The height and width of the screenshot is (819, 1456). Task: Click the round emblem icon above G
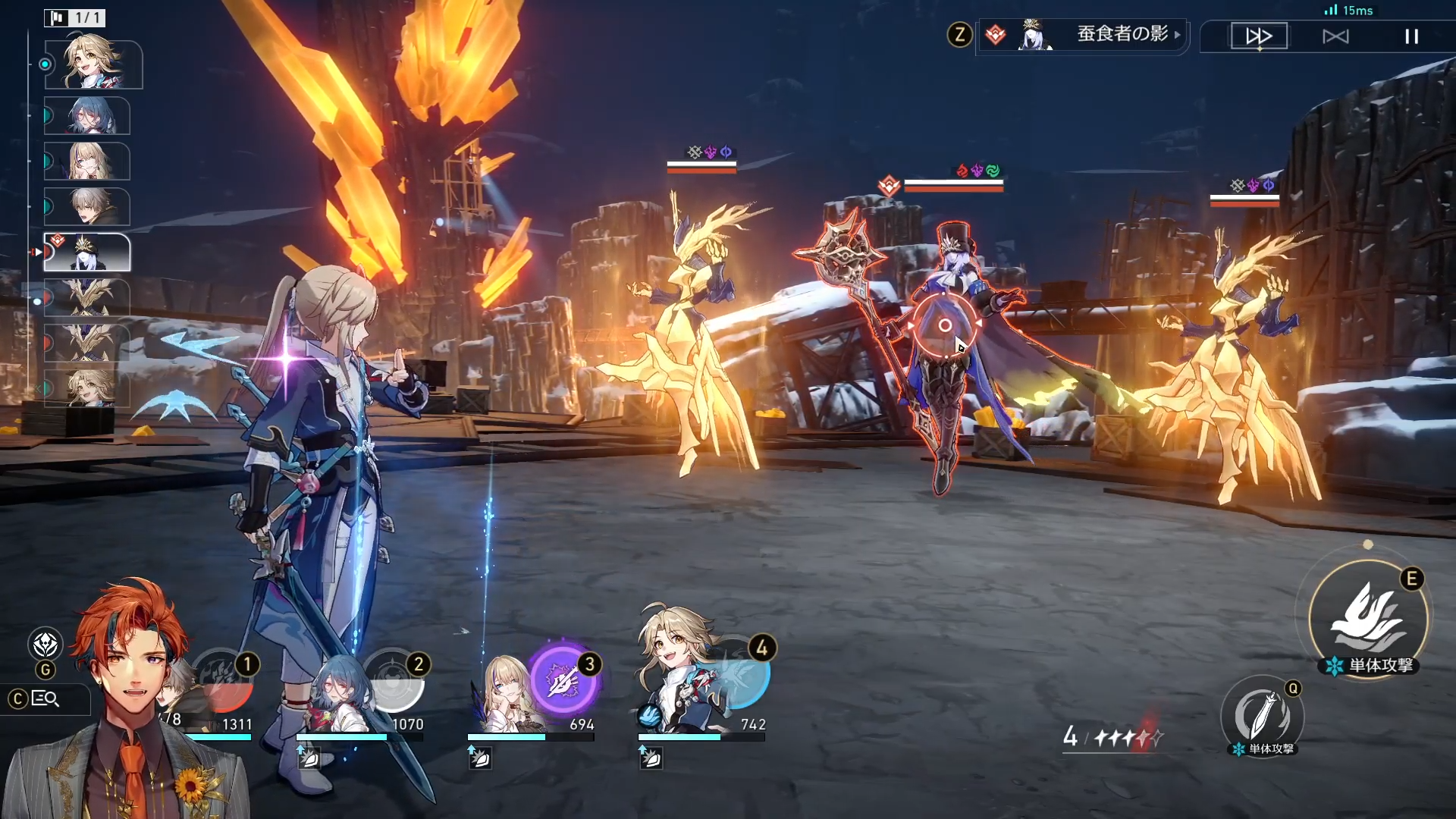[x=45, y=645]
